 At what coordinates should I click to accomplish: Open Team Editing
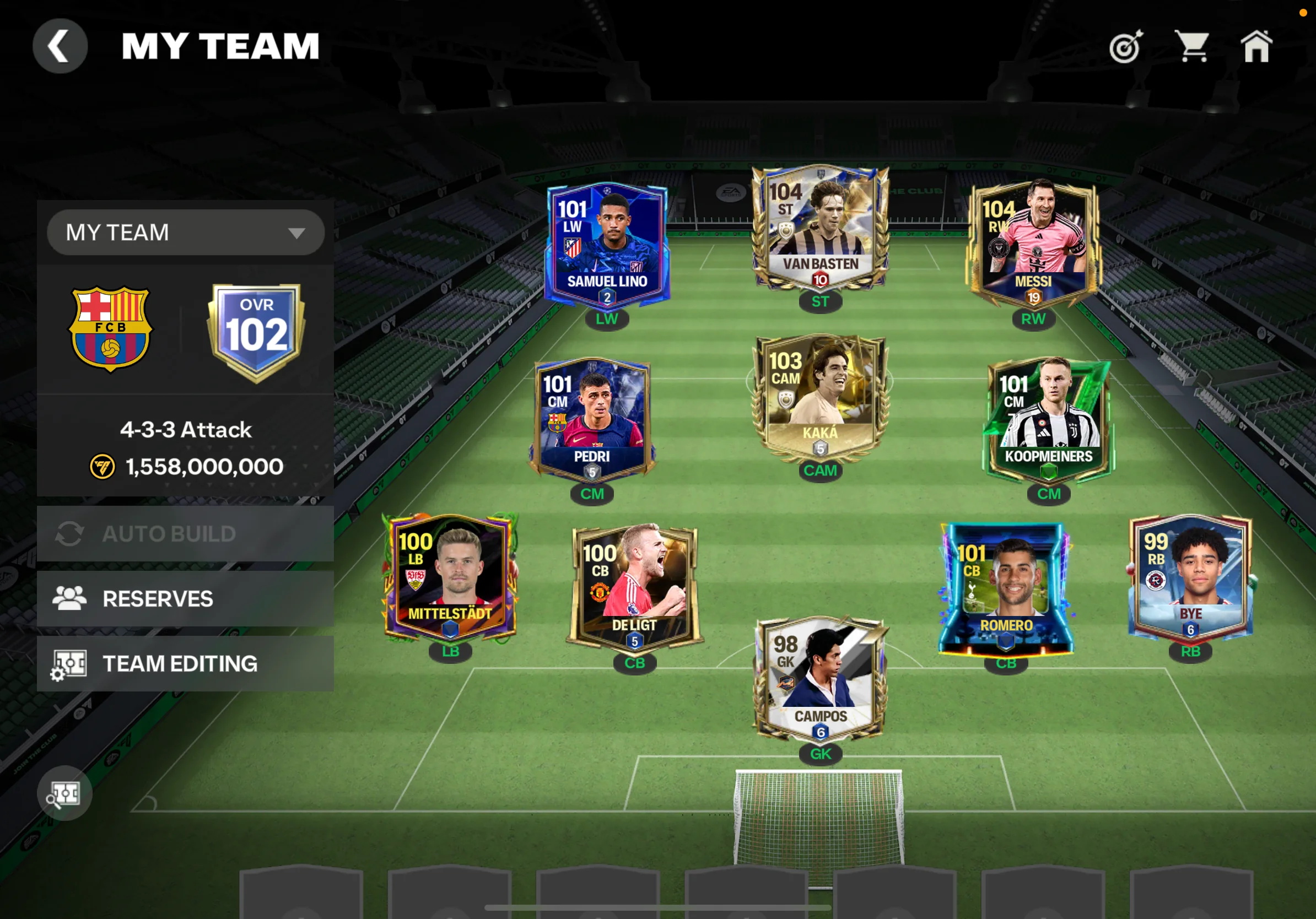tap(185, 663)
